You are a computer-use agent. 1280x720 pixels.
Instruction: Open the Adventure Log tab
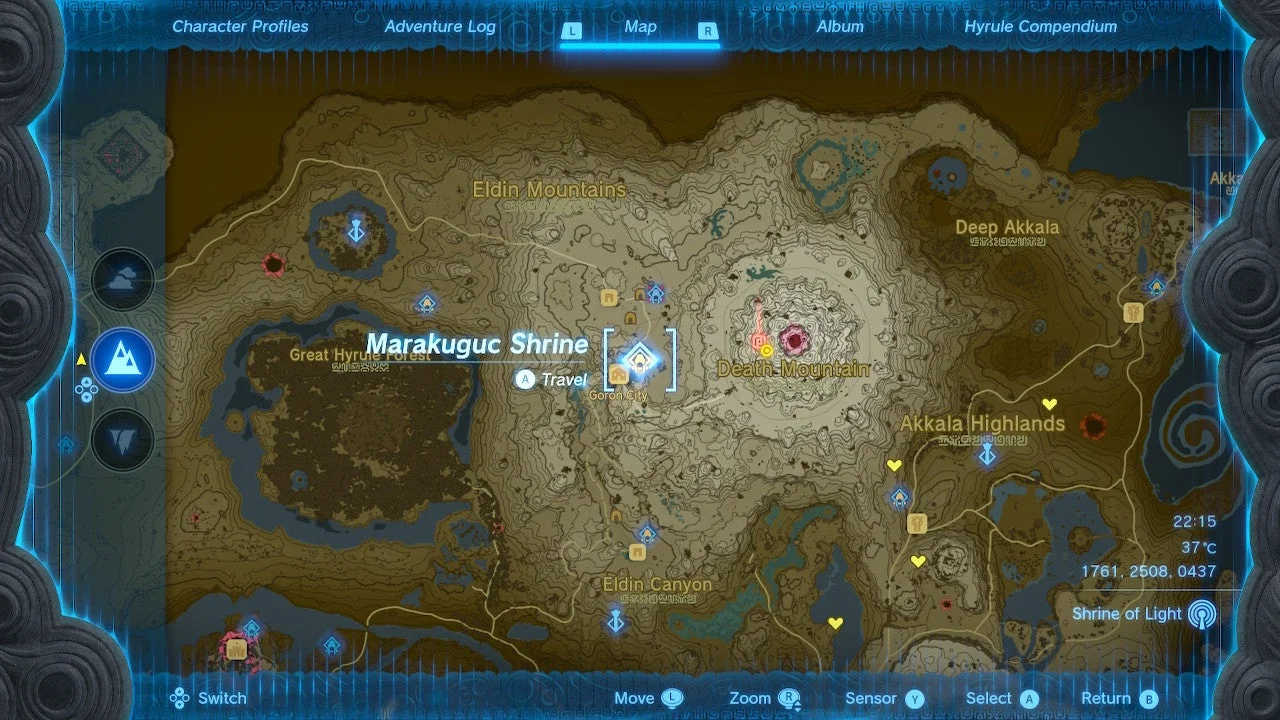click(x=440, y=27)
